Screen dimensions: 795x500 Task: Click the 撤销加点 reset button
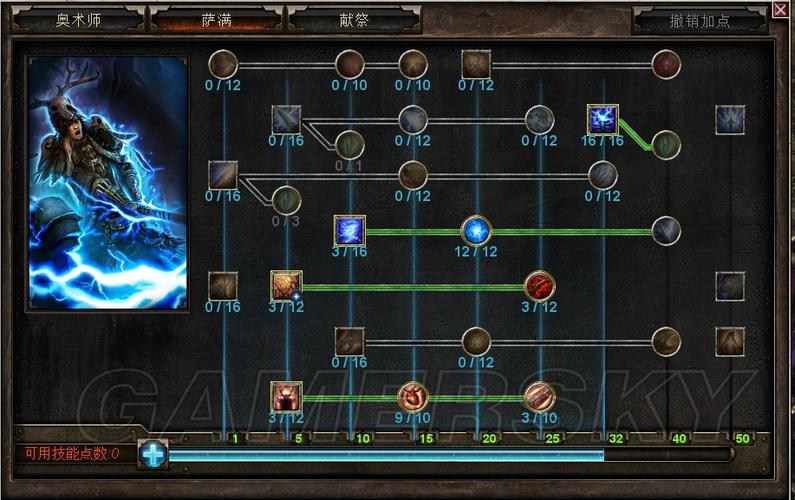[698, 20]
